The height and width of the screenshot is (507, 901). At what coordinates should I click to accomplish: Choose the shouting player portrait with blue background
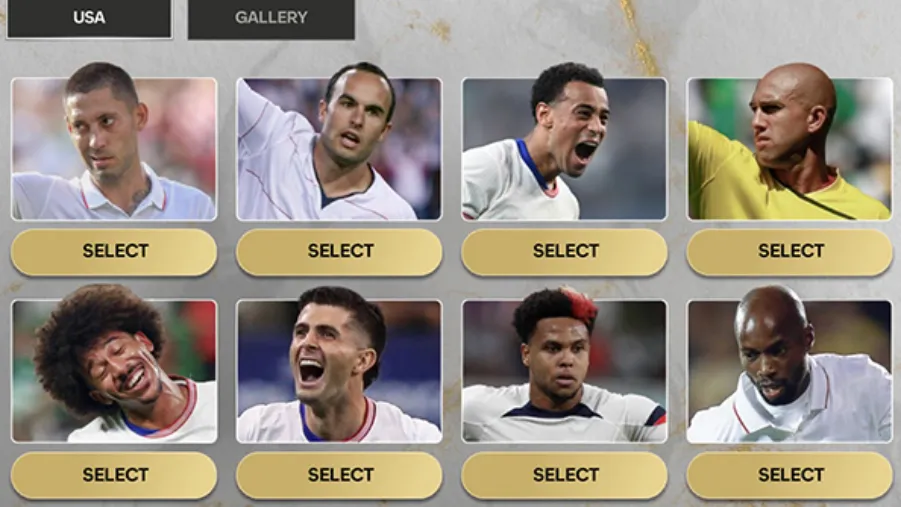pos(339,371)
